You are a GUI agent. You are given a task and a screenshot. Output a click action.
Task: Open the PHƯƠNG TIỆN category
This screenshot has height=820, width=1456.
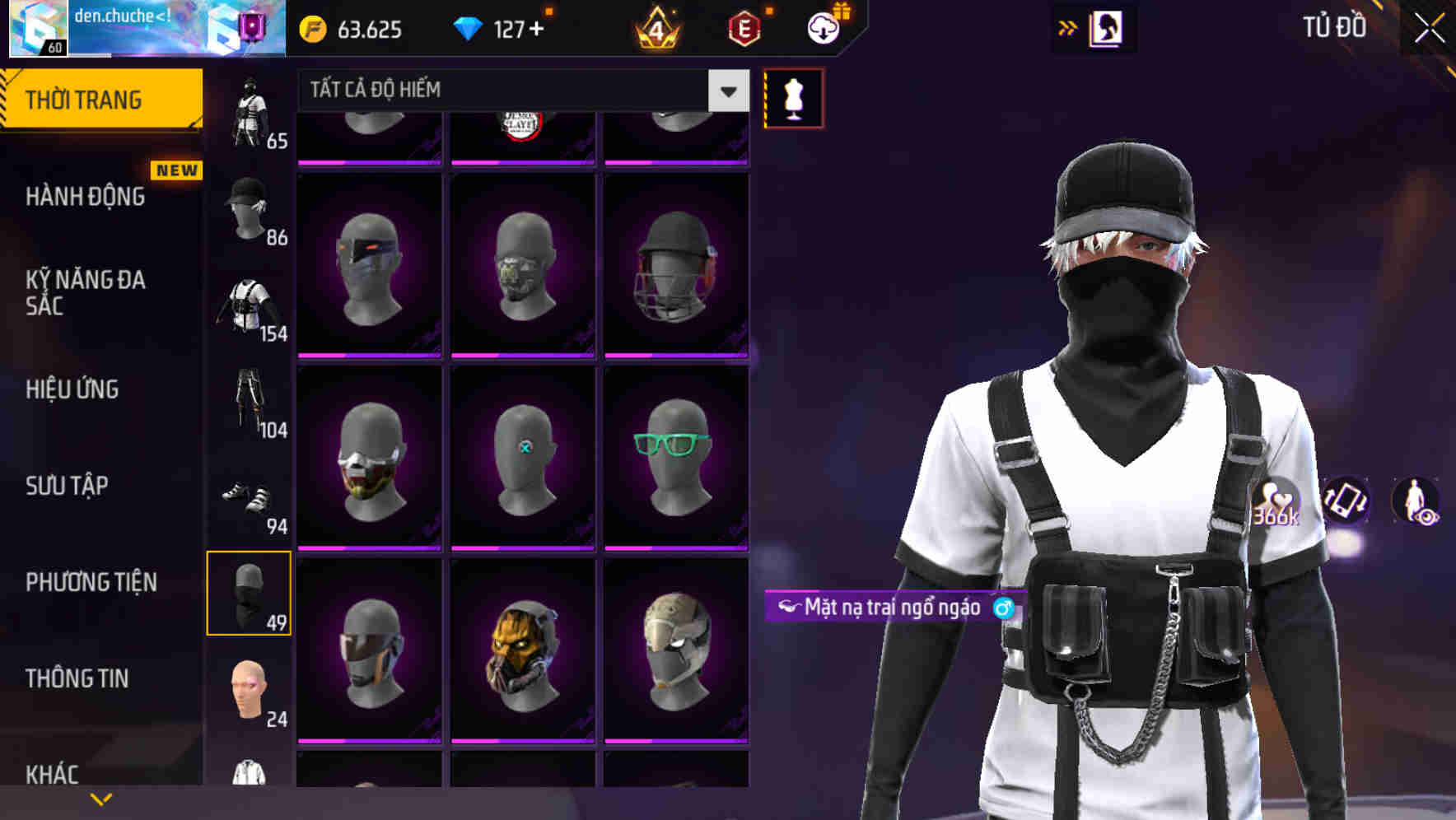(x=91, y=581)
